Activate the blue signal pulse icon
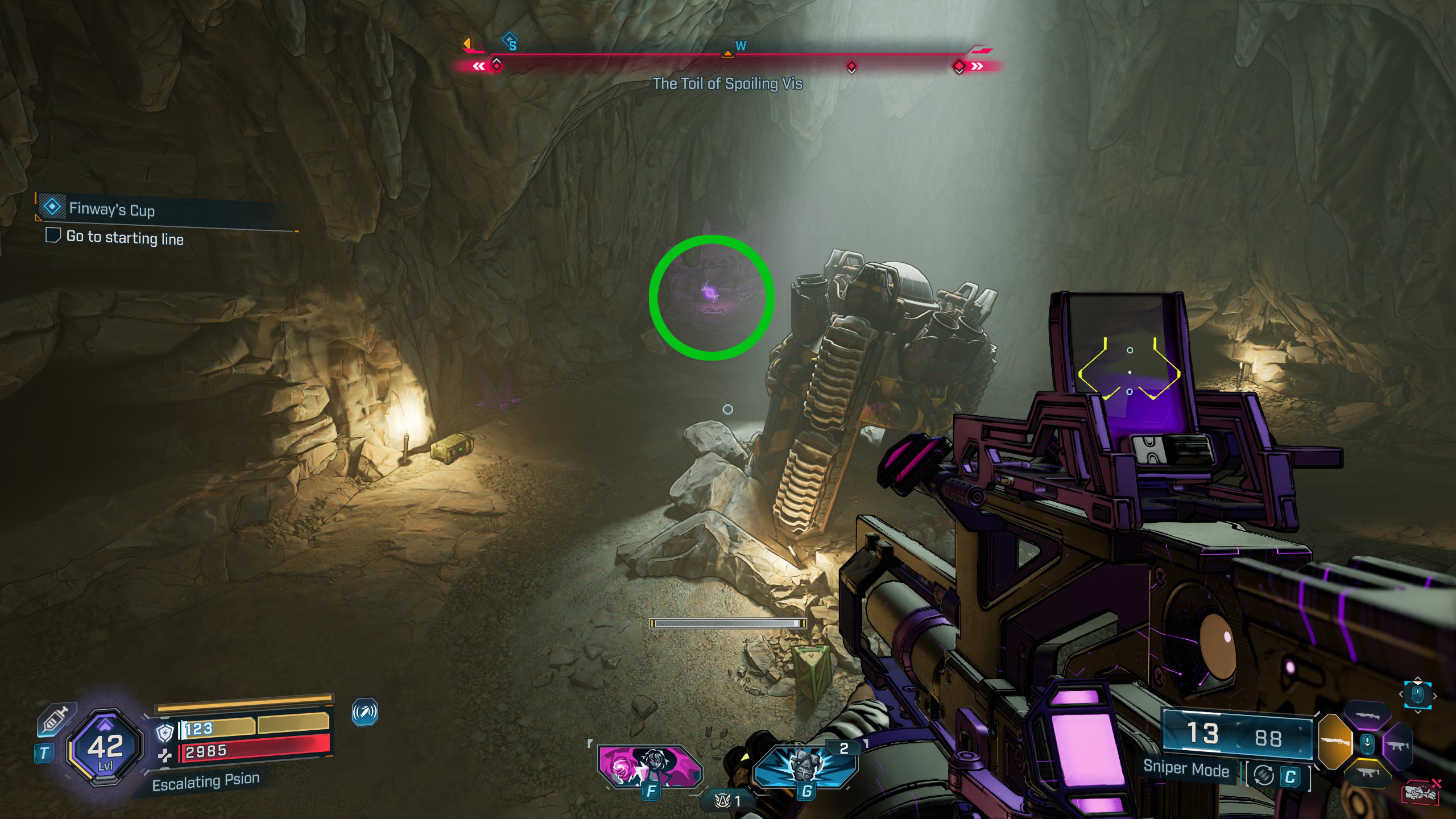 point(365,712)
